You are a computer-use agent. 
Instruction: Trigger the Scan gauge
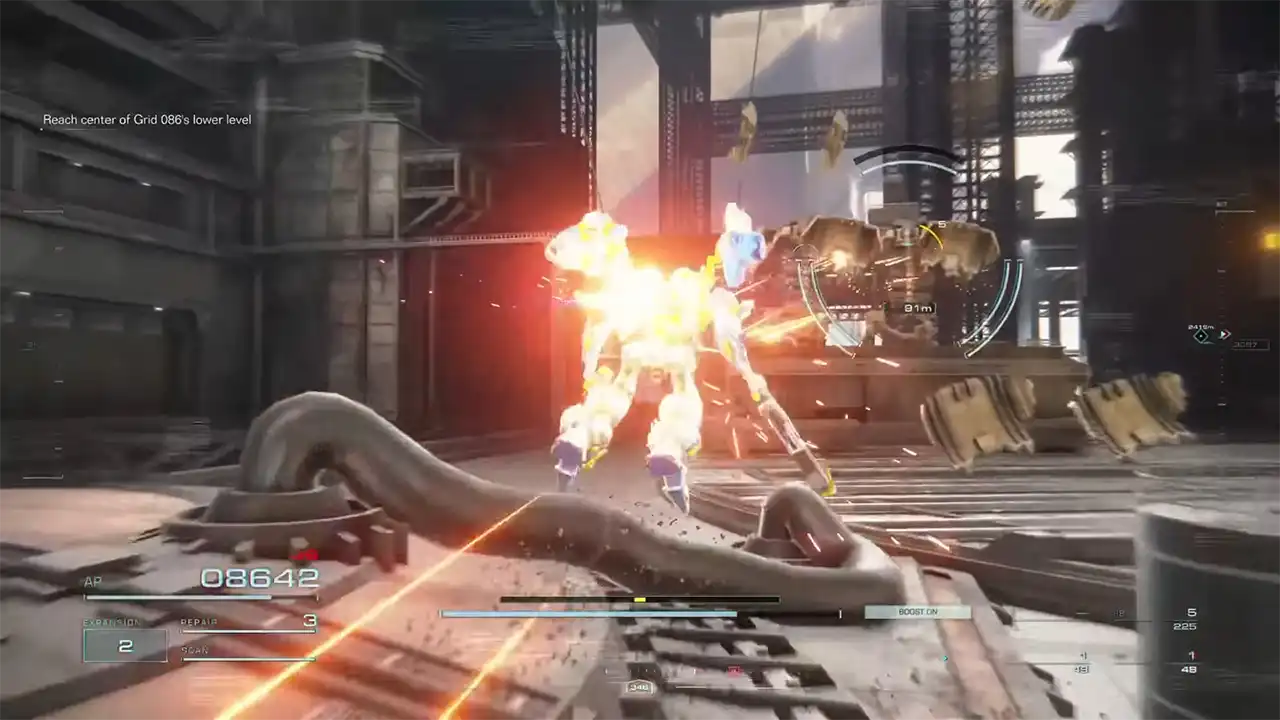tap(248, 653)
